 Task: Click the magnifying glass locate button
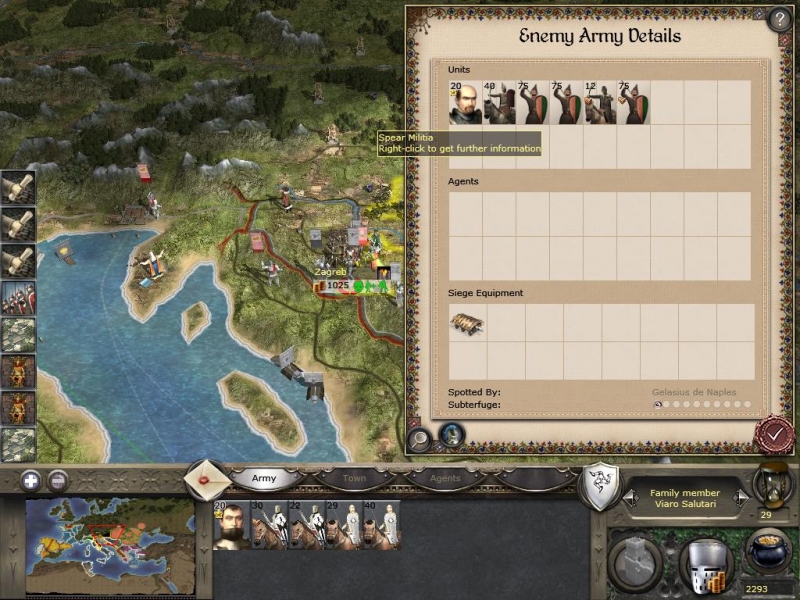420,437
